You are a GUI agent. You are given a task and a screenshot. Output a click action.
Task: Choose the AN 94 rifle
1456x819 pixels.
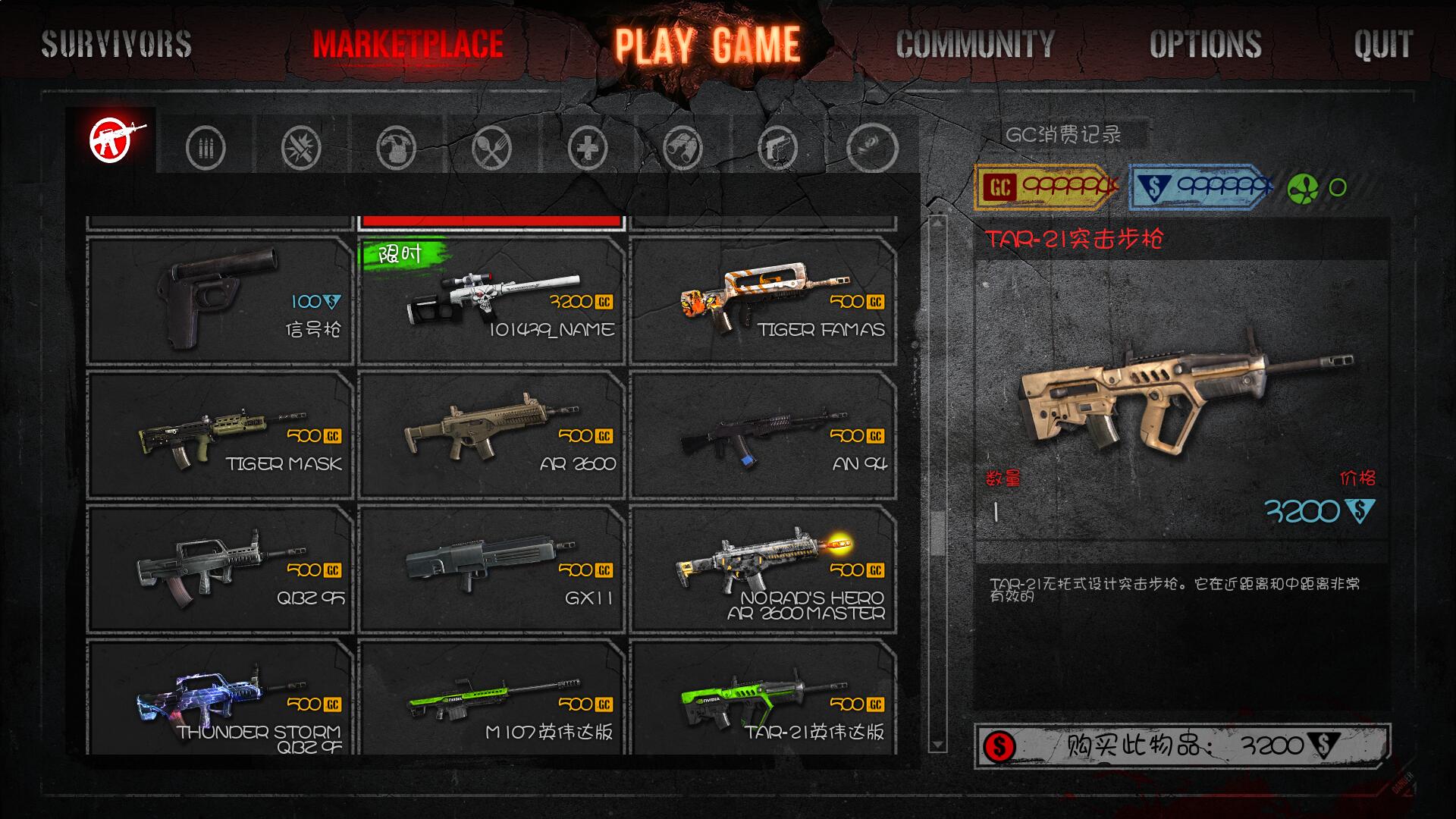763,435
